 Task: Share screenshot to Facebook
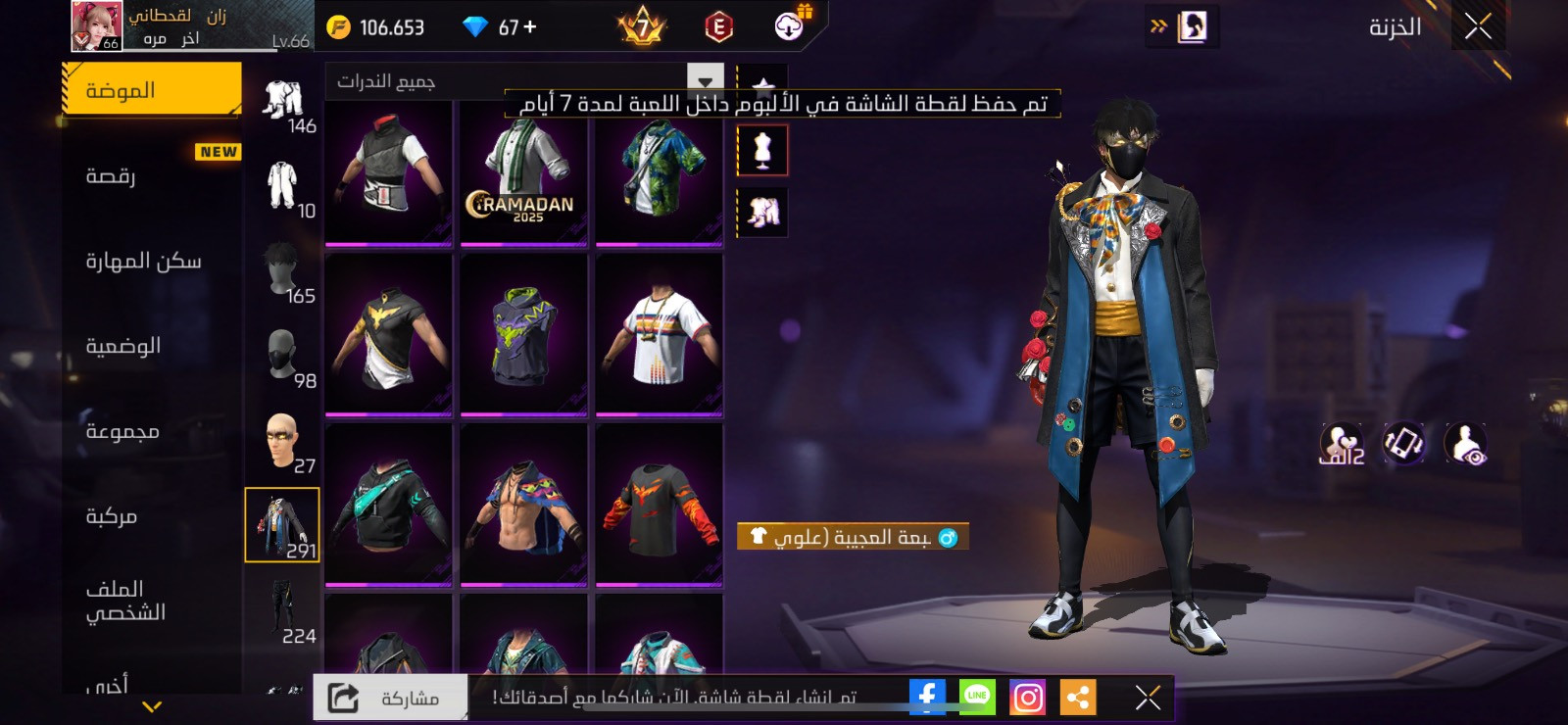[927, 697]
